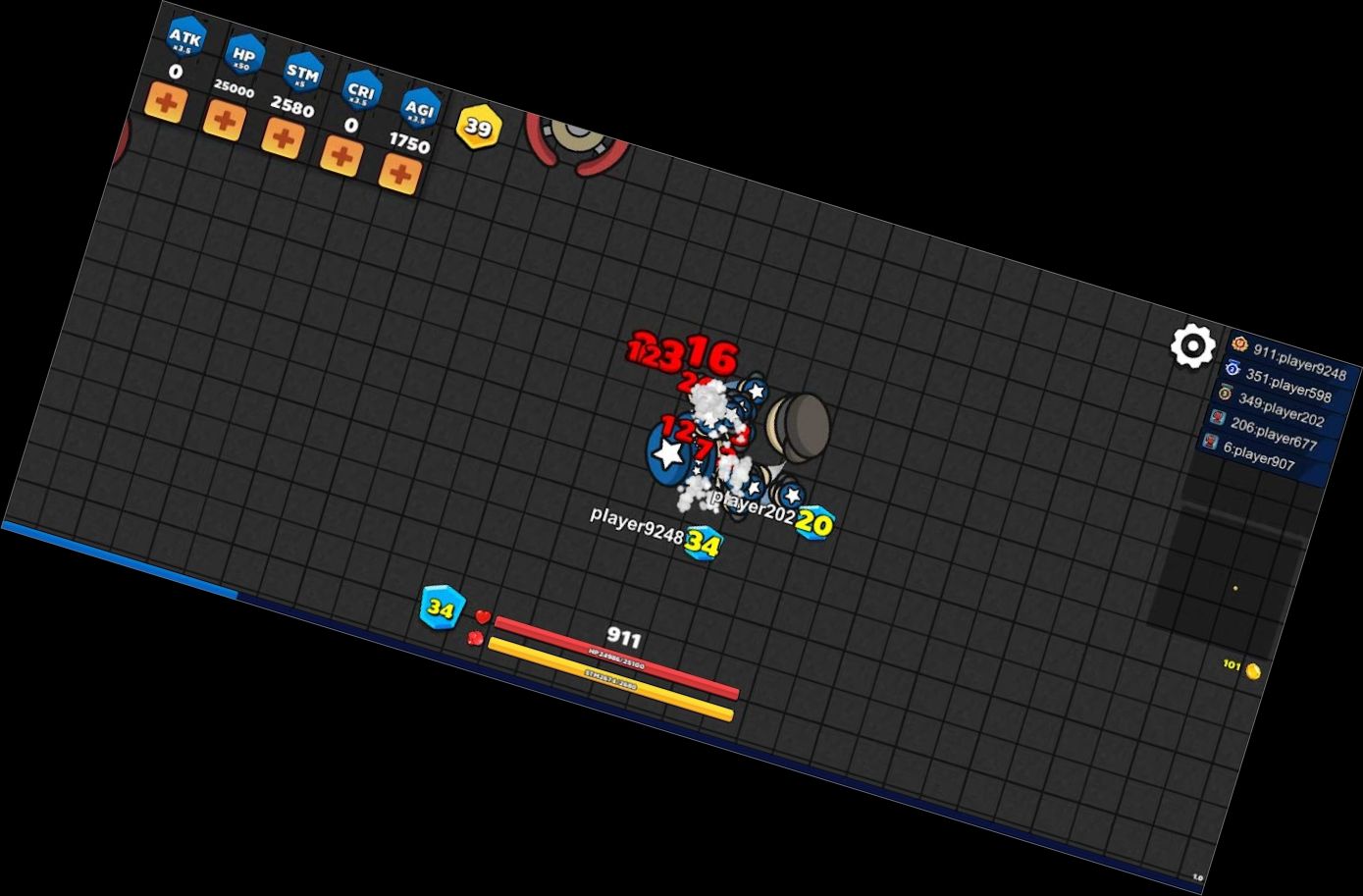The height and width of the screenshot is (896, 1363).
Task: Click the gold medal icon beside player9248
Action: (1238, 344)
